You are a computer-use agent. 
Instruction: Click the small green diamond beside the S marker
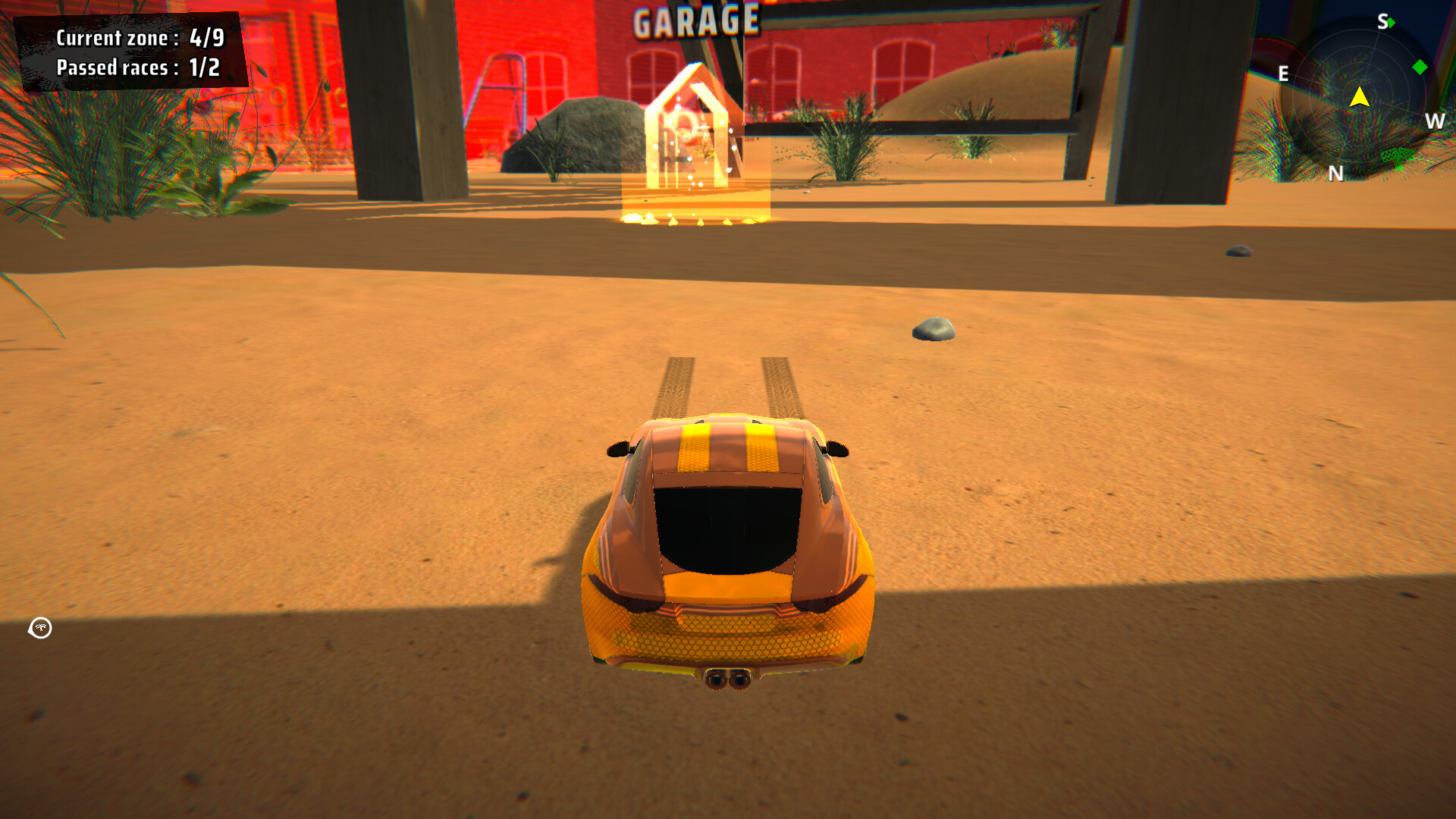click(x=1392, y=24)
